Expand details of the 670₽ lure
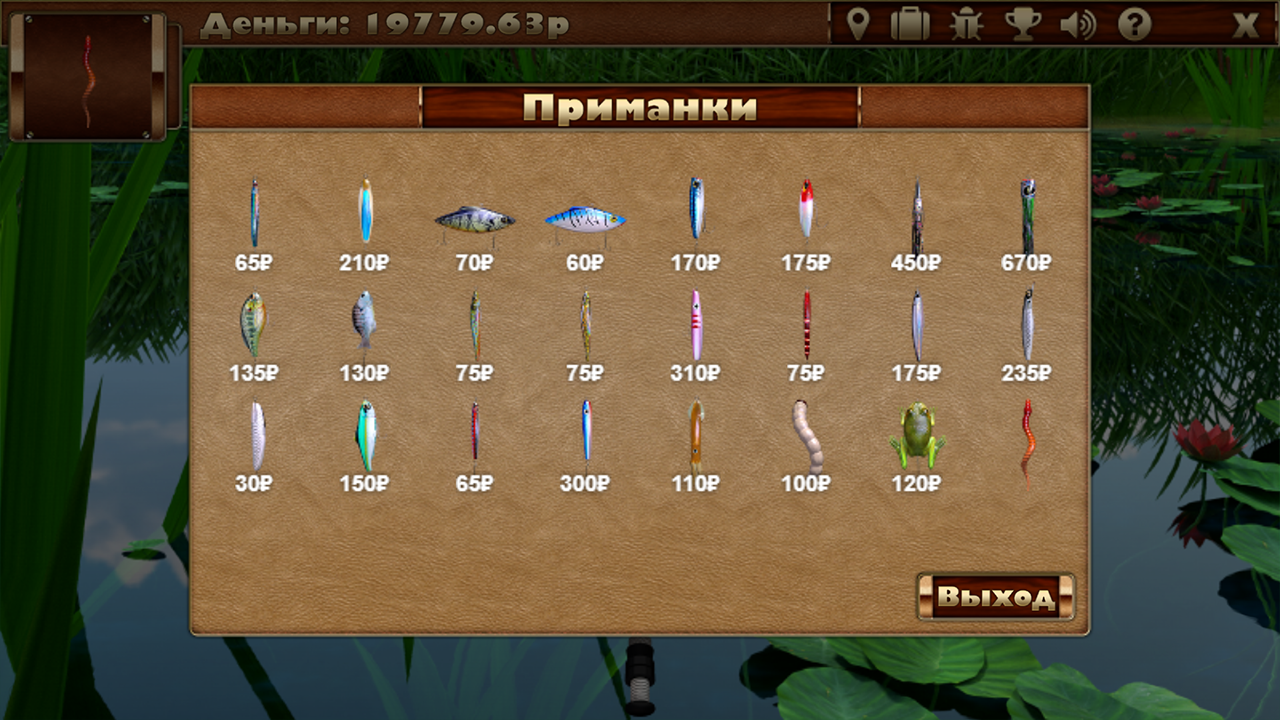Screen dimensions: 1280x720 click(x=1029, y=215)
